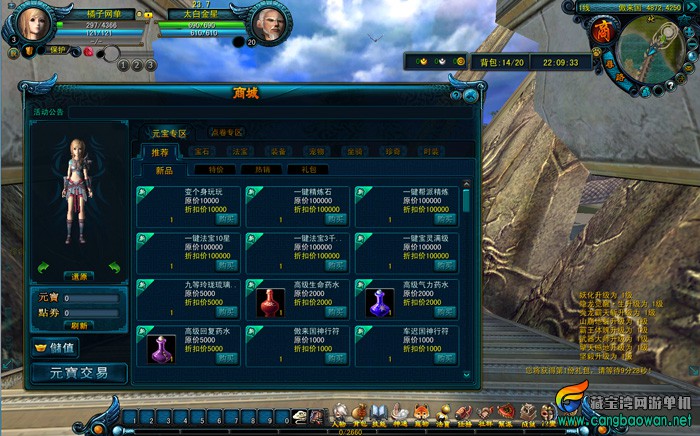Select the 法宝 category tab

240,151
